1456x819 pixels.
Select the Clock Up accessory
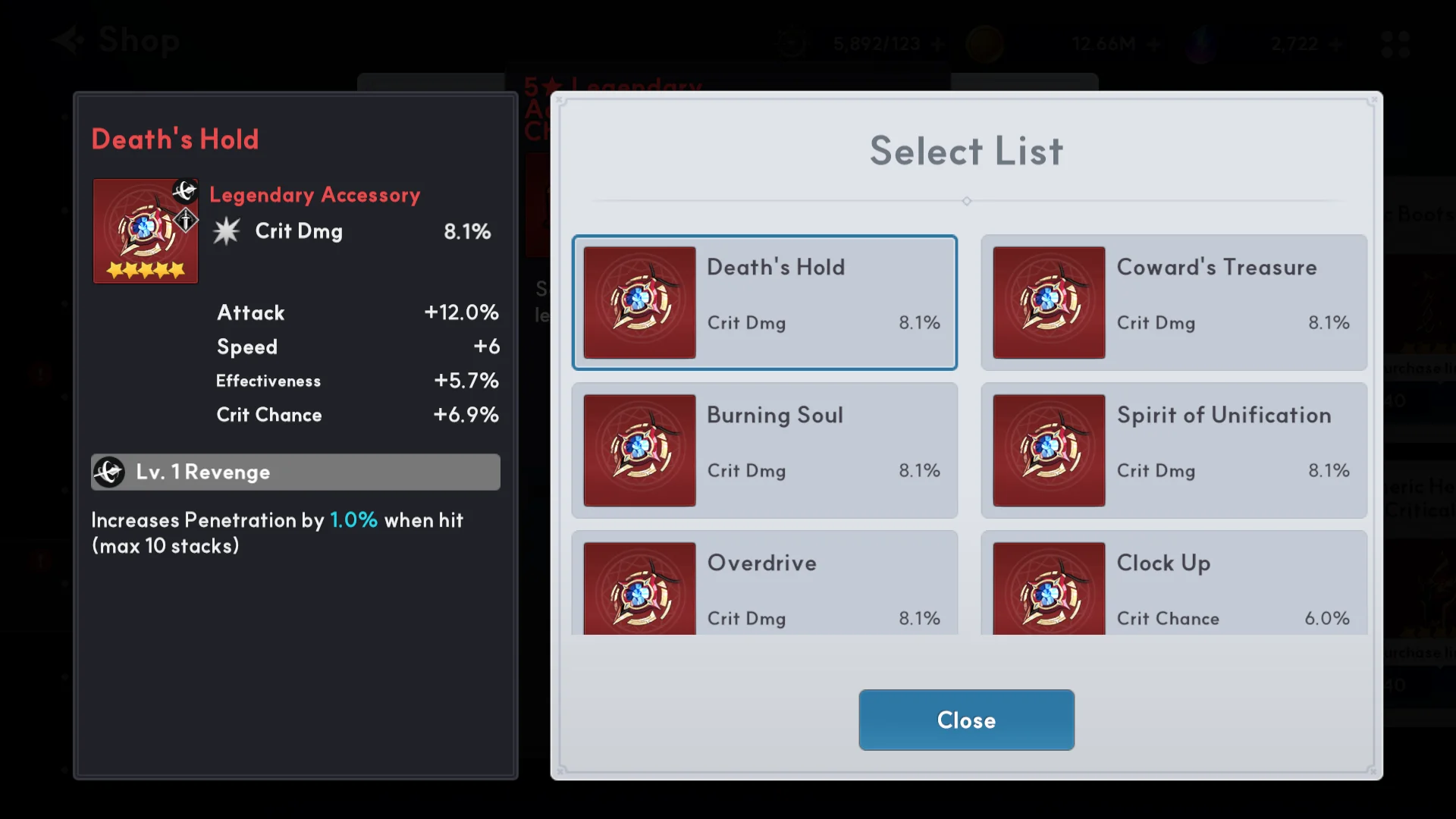(1173, 585)
